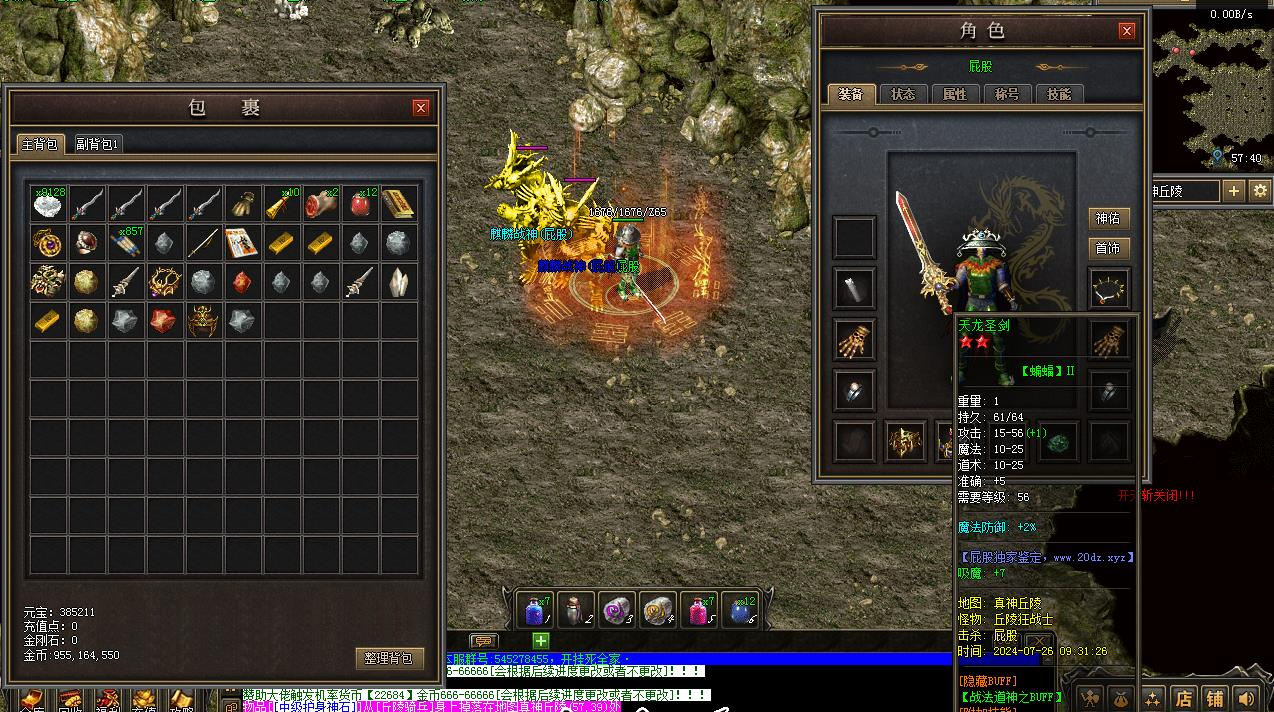Show the 称号 titles tab
The width and height of the screenshot is (1274, 712).
click(x=1007, y=94)
